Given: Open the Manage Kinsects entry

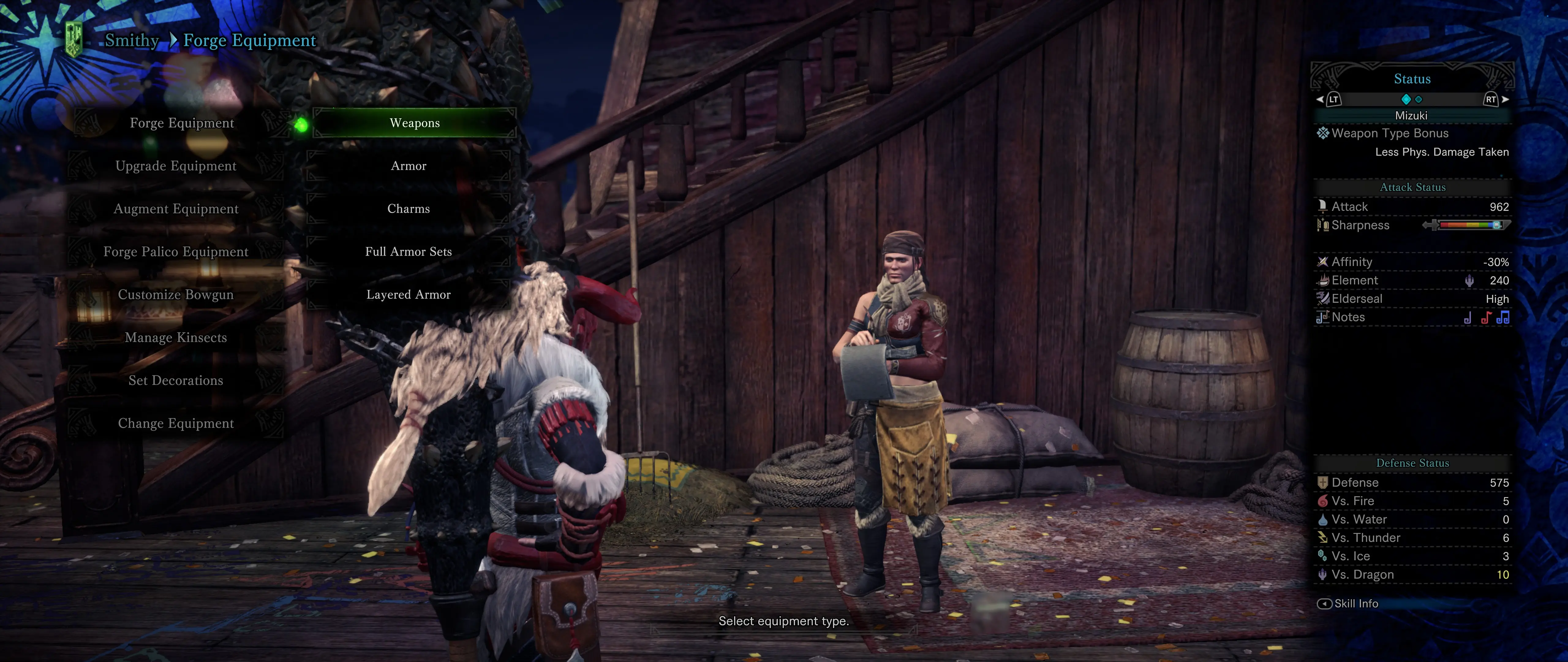Looking at the screenshot, I should point(175,337).
